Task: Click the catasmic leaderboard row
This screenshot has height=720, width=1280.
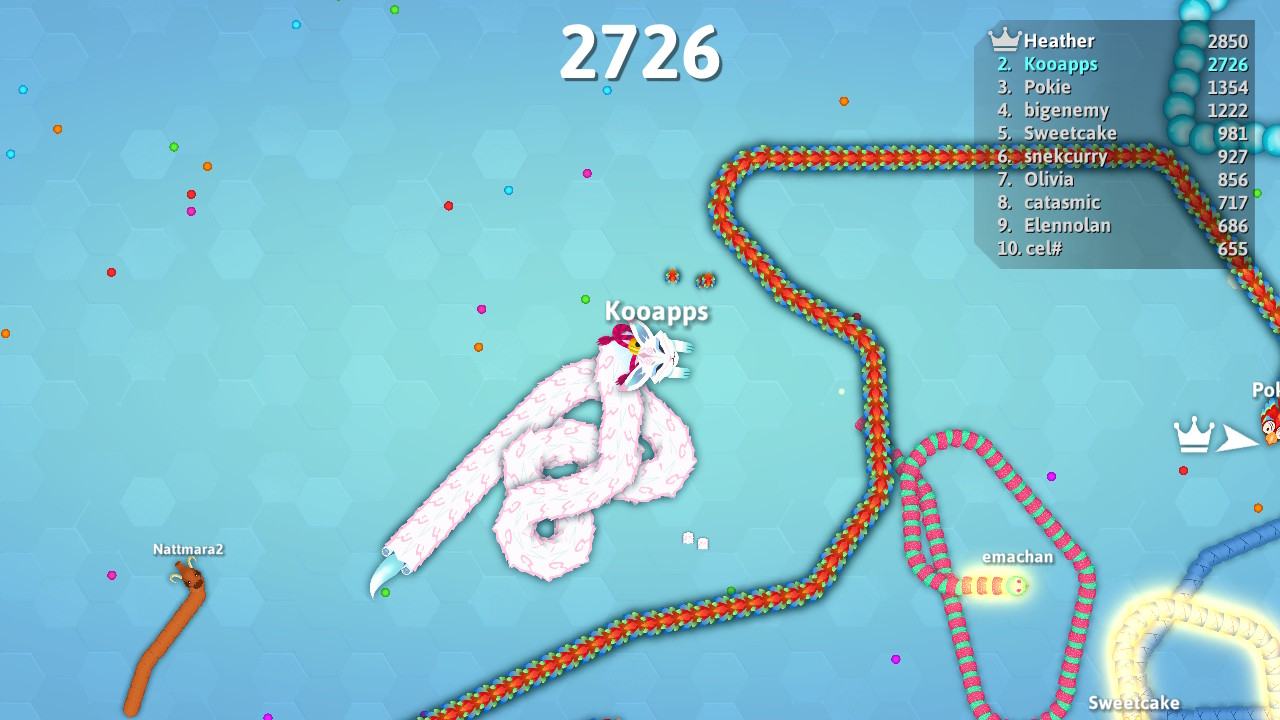Action: 1063,202
